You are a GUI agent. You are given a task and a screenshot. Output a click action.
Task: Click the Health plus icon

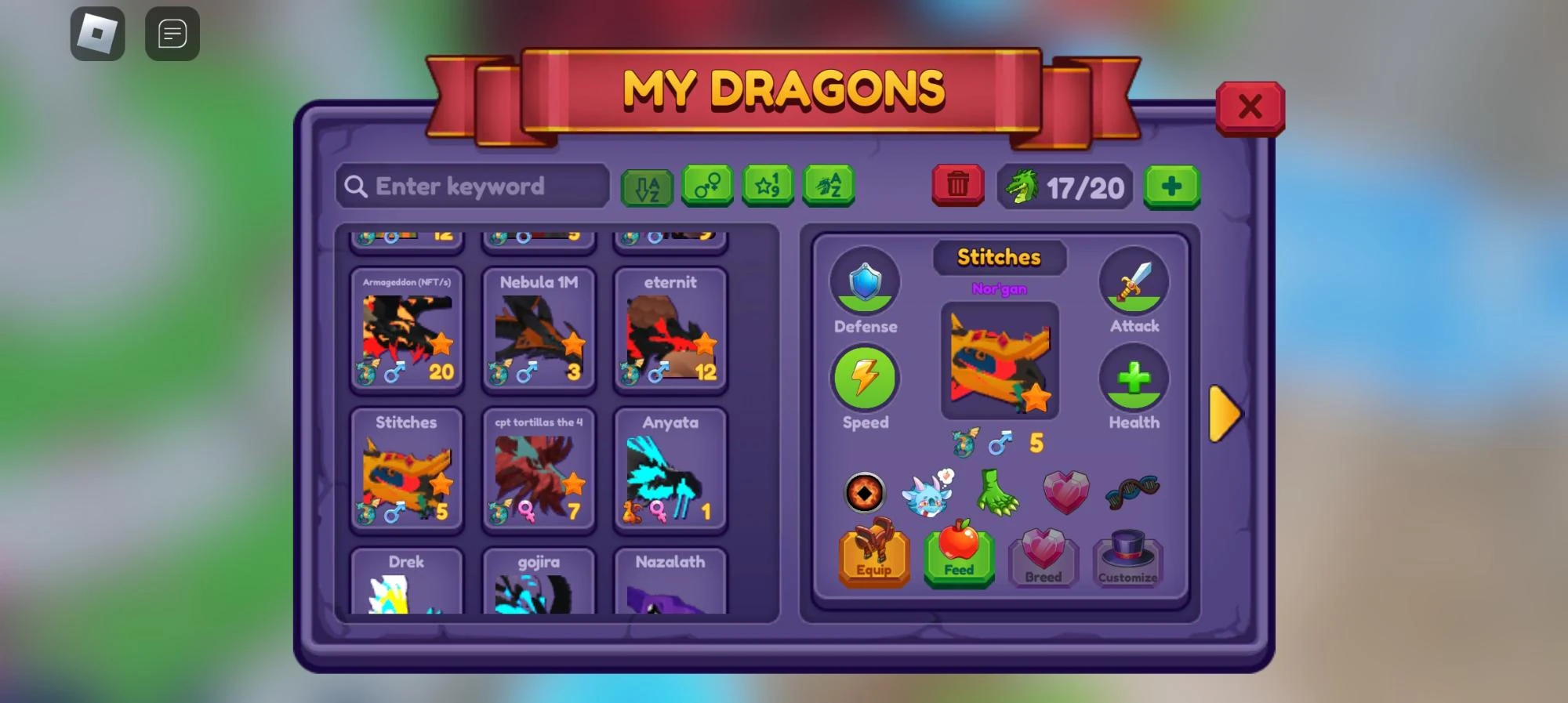[x=1134, y=380]
